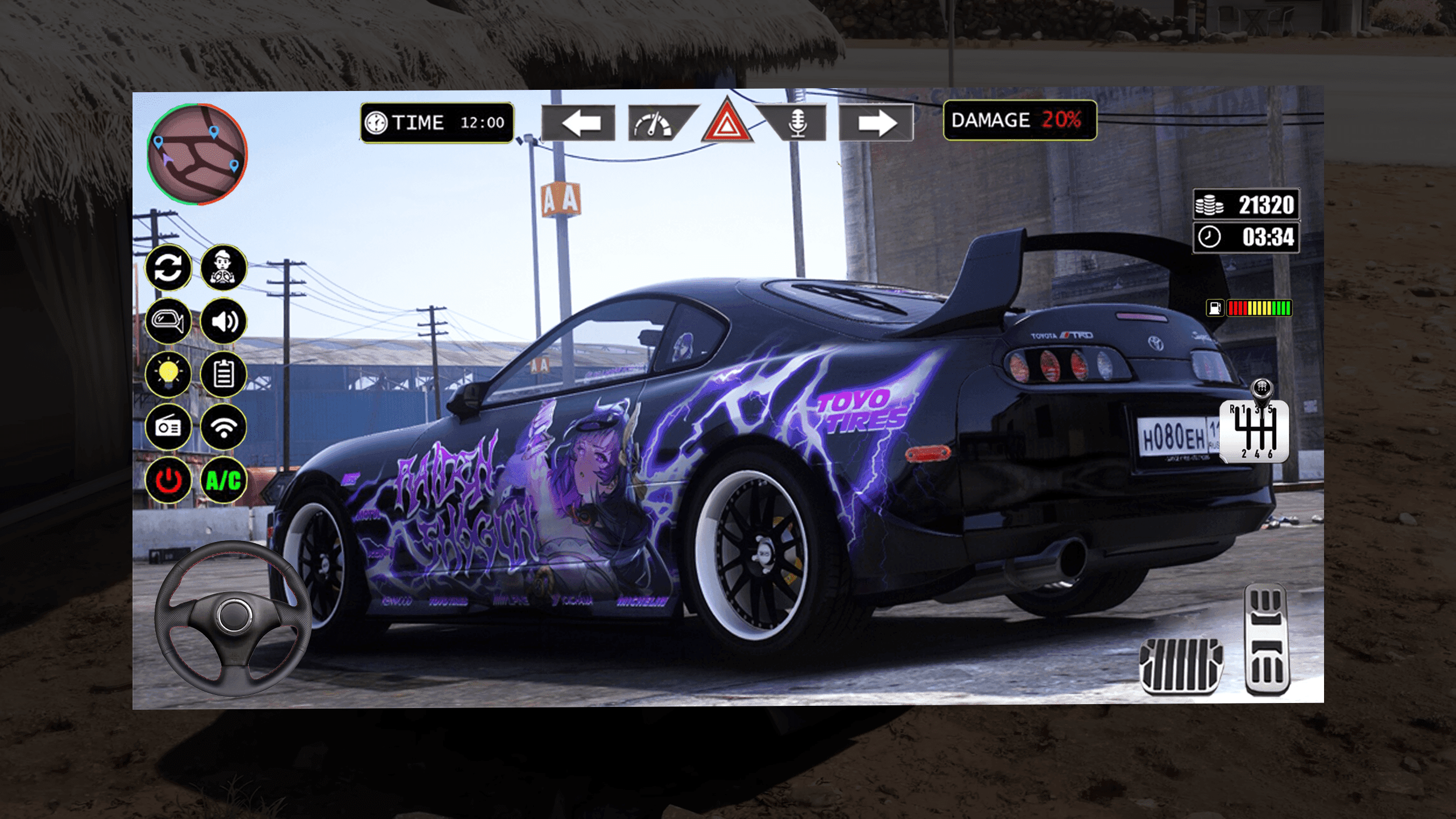Toggle the Wi-Fi signal icon
1456x819 pixels.
pos(224,427)
